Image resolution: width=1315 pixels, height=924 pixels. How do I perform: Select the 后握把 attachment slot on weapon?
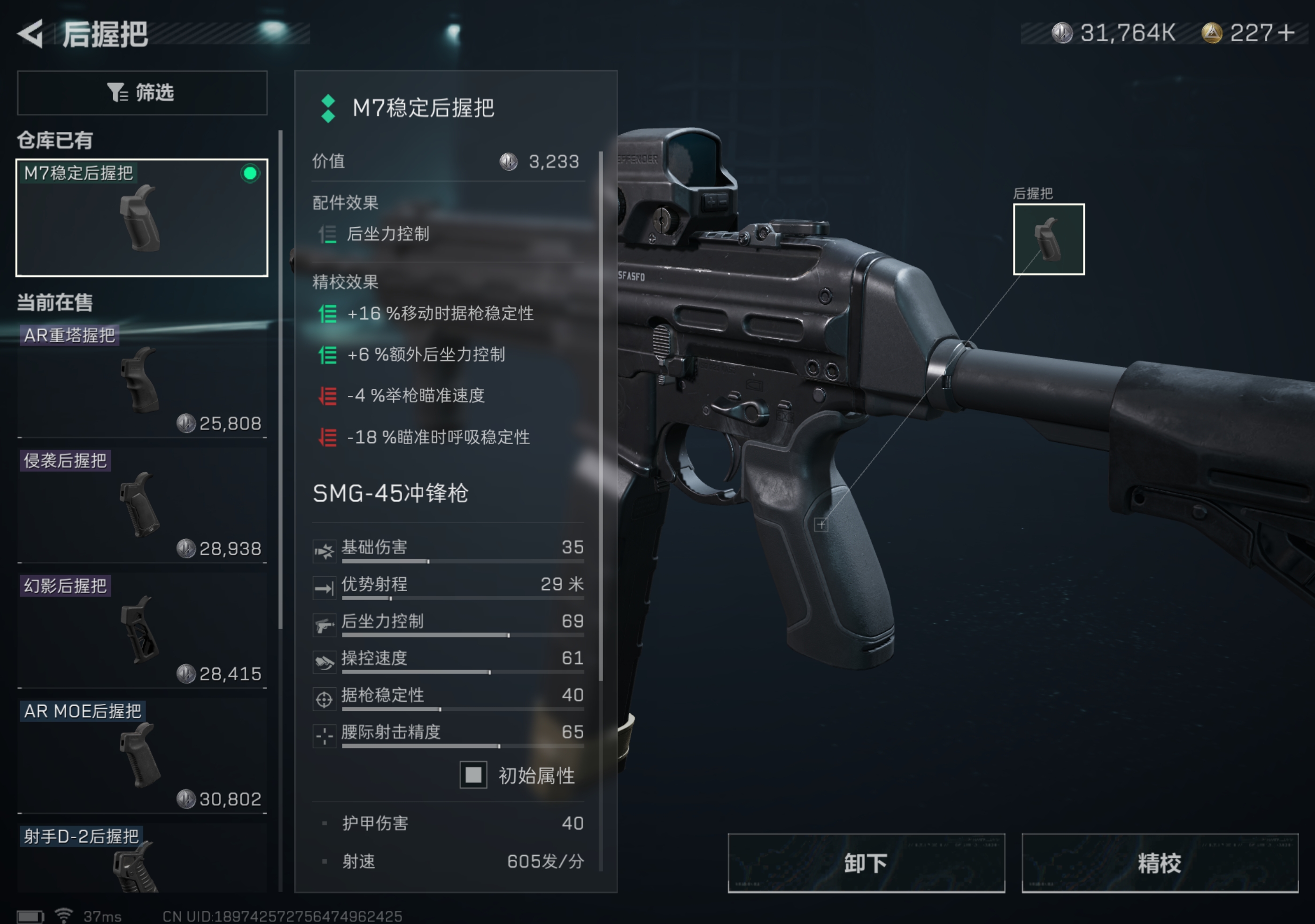tap(1048, 239)
